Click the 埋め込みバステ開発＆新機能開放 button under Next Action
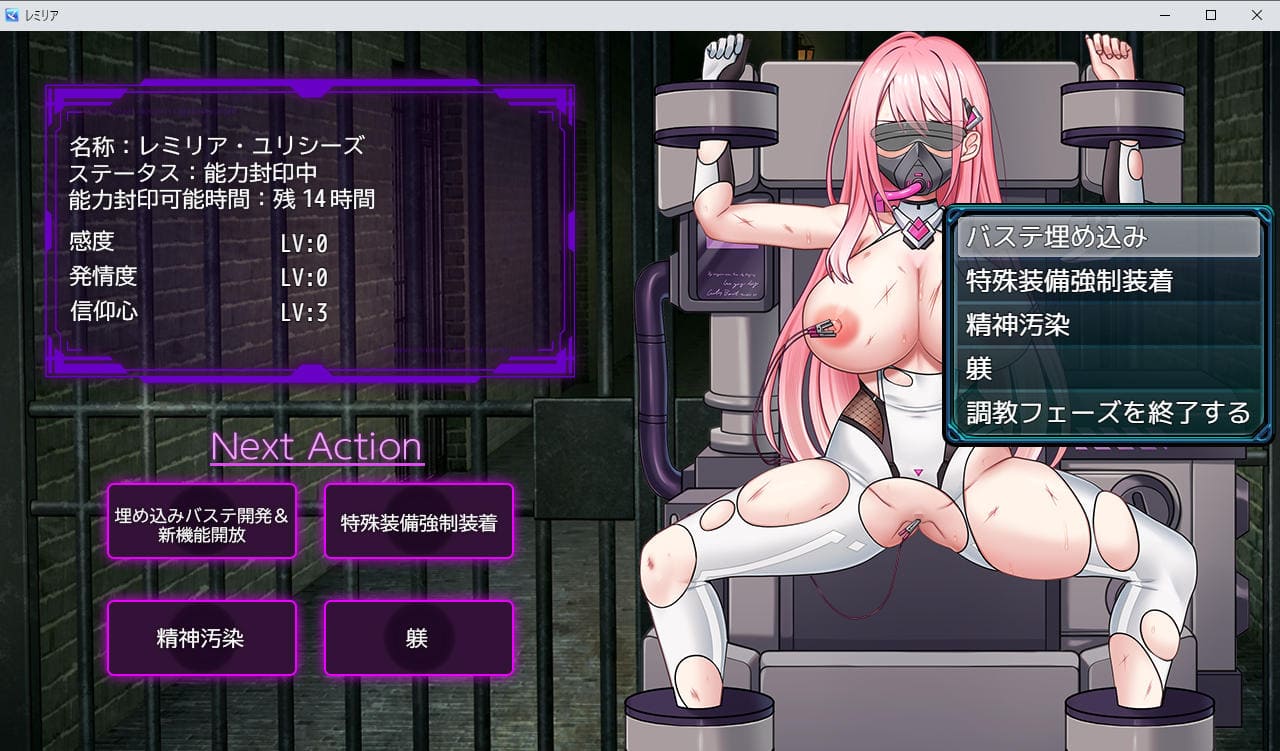The width and height of the screenshot is (1280, 751). (202, 521)
